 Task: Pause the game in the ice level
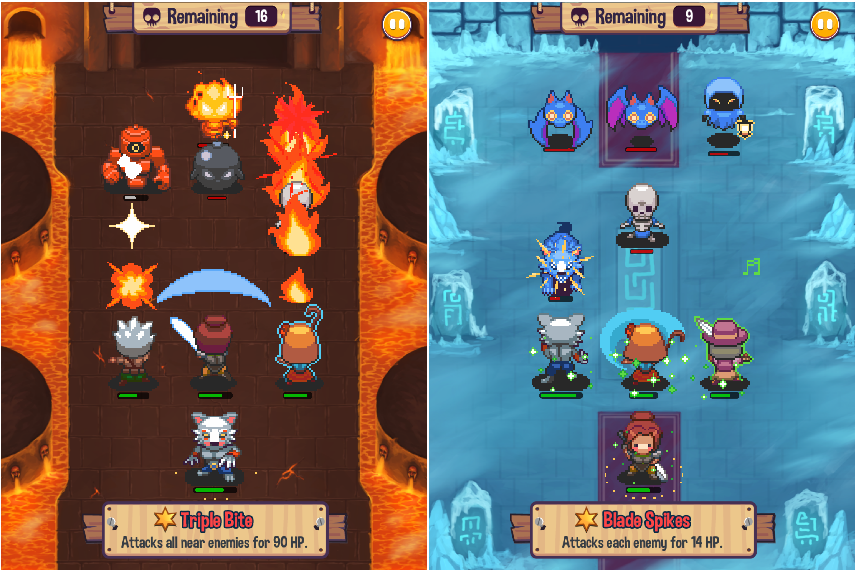tap(825, 25)
